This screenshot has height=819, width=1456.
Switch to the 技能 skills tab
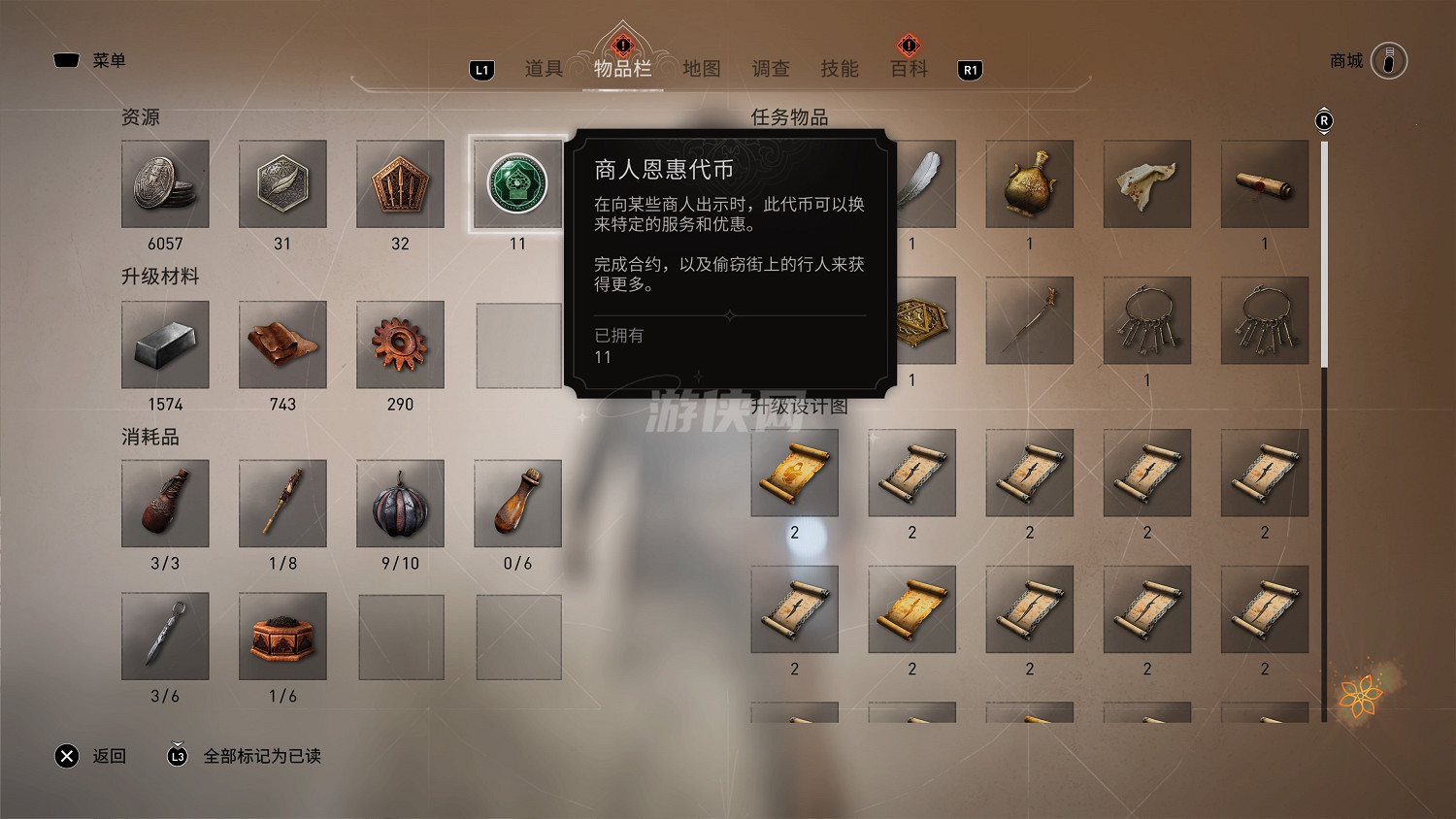click(x=840, y=69)
